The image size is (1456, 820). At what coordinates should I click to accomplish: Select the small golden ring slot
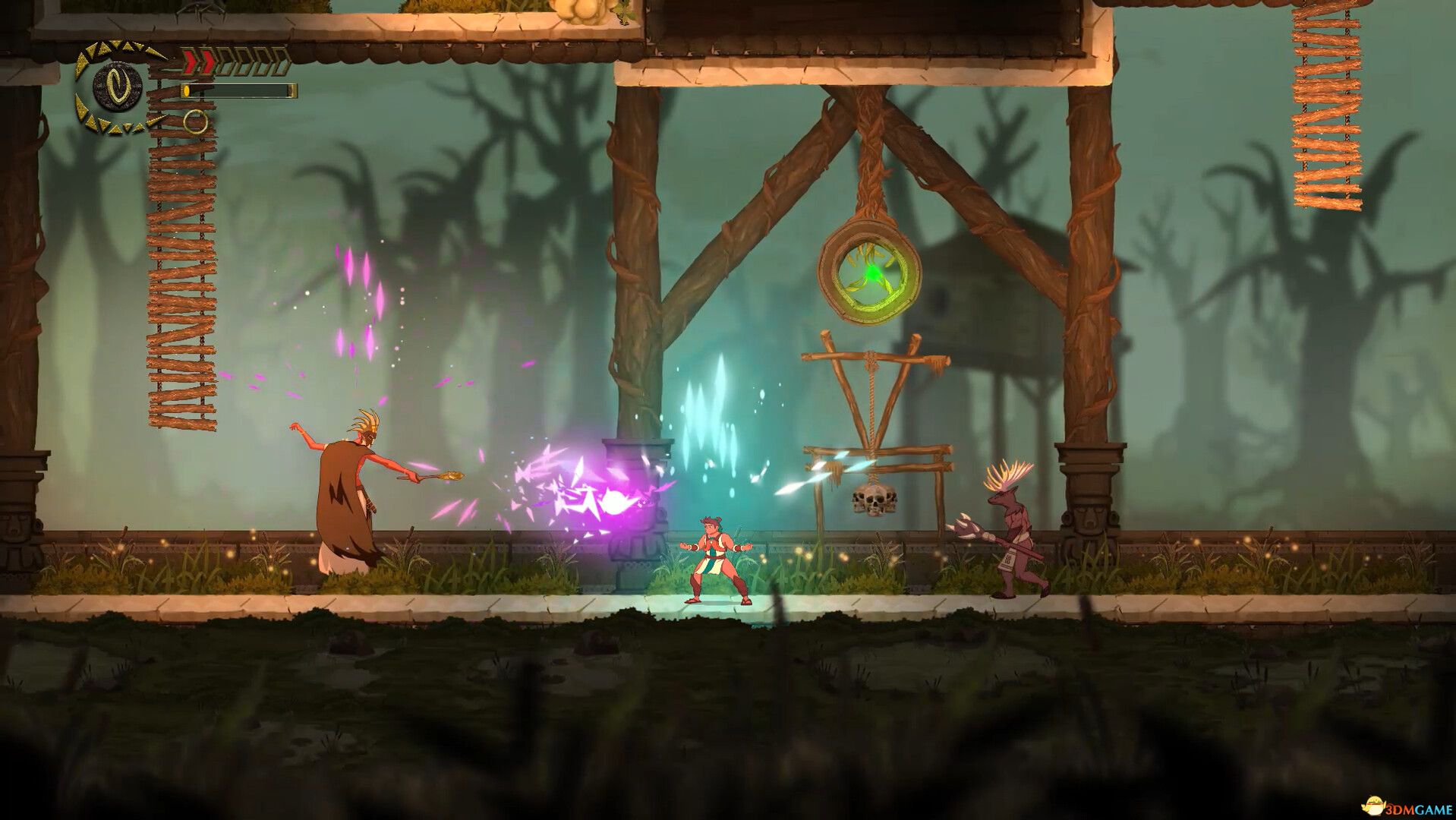195,121
